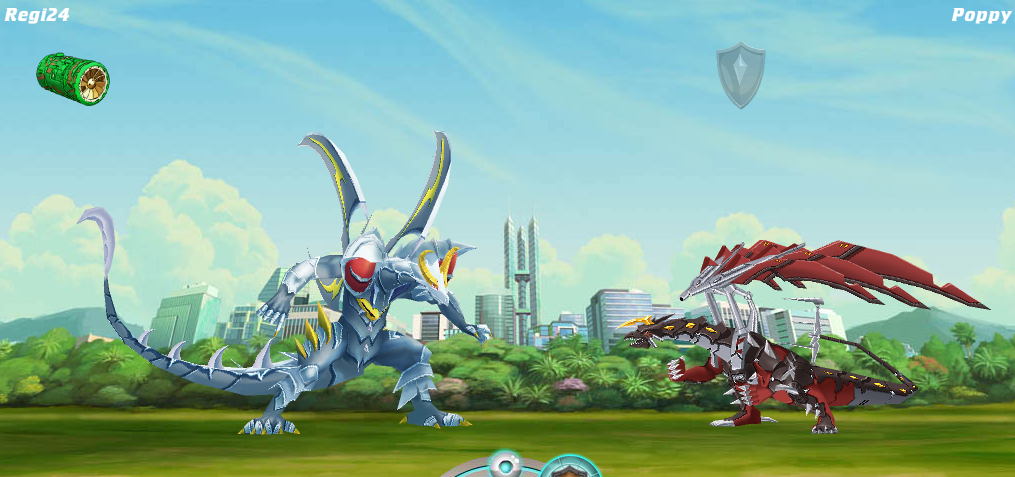Select the translucent shield icon

point(740,75)
